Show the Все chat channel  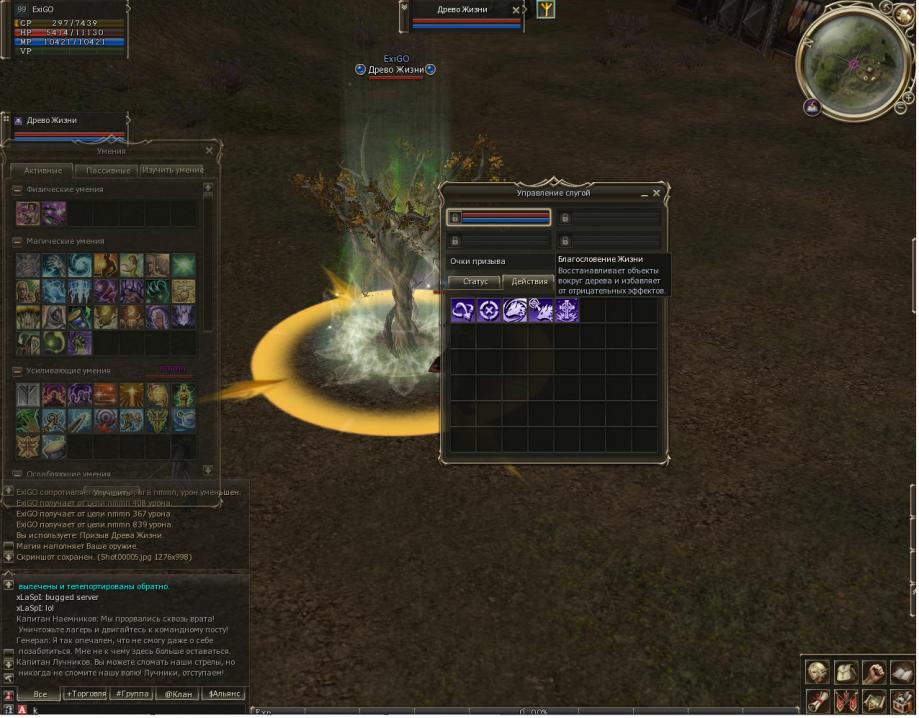[x=41, y=694]
